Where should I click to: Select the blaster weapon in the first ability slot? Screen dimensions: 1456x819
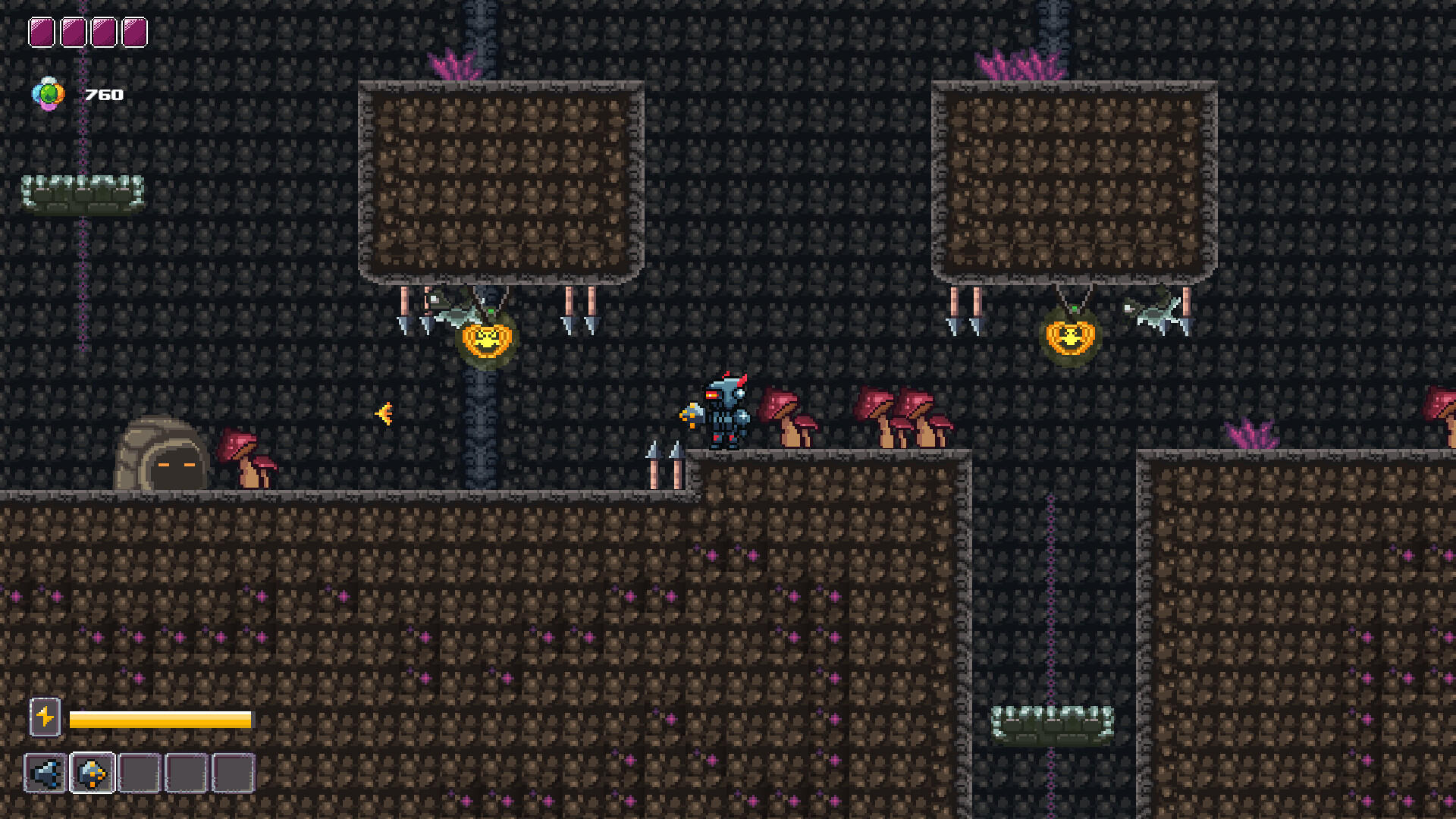pos(47,772)
